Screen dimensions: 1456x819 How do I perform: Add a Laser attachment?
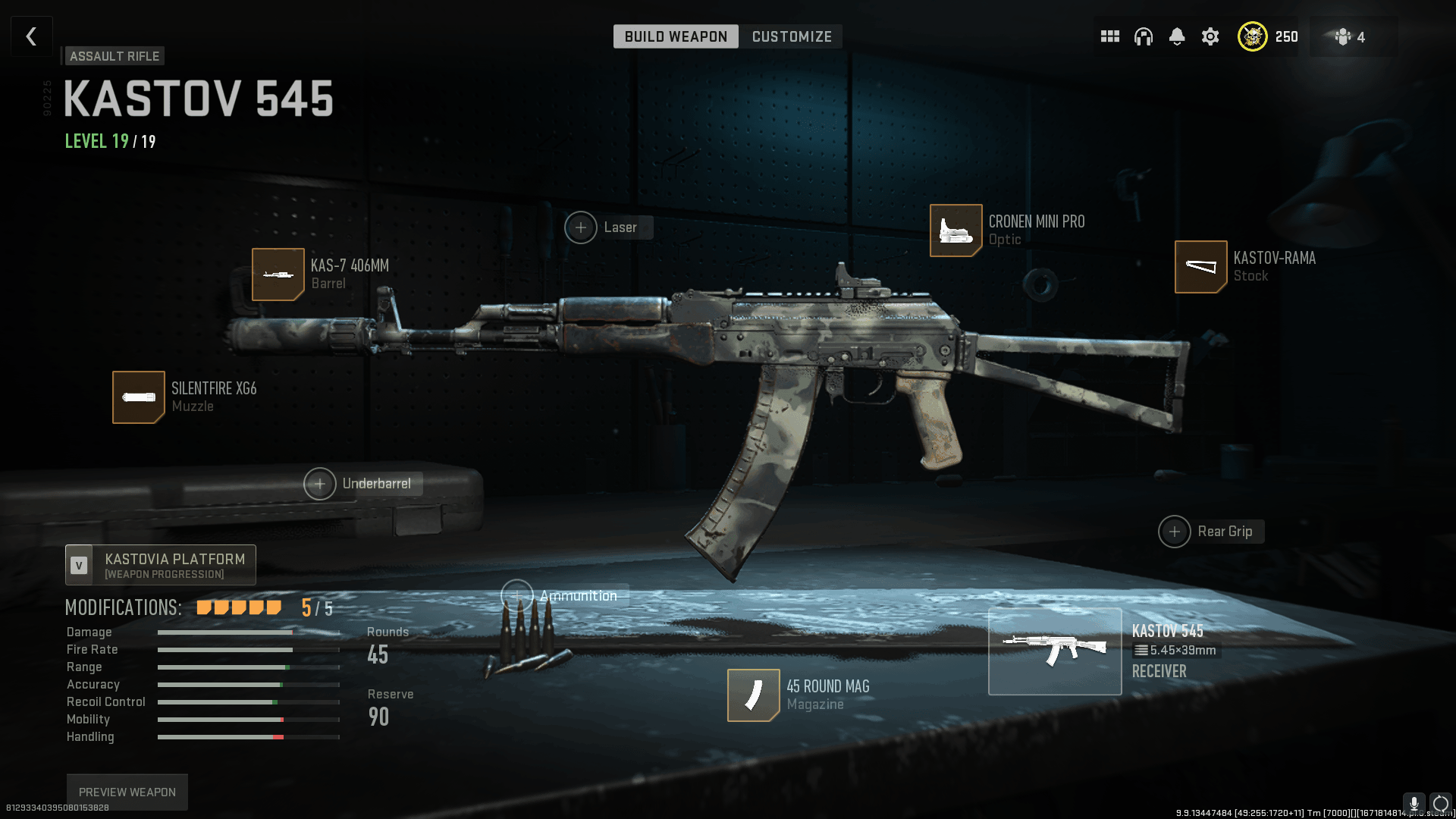click(581, 227)
